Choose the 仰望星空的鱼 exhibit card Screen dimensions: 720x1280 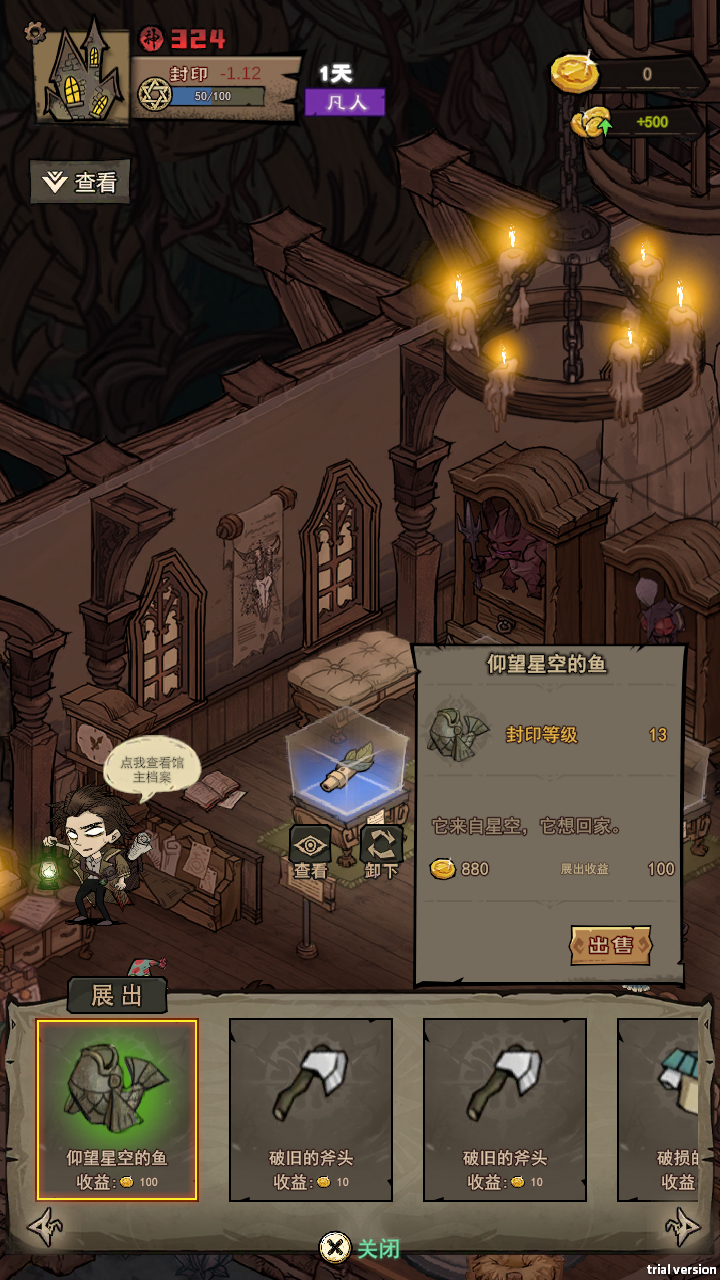(117, 1109)
